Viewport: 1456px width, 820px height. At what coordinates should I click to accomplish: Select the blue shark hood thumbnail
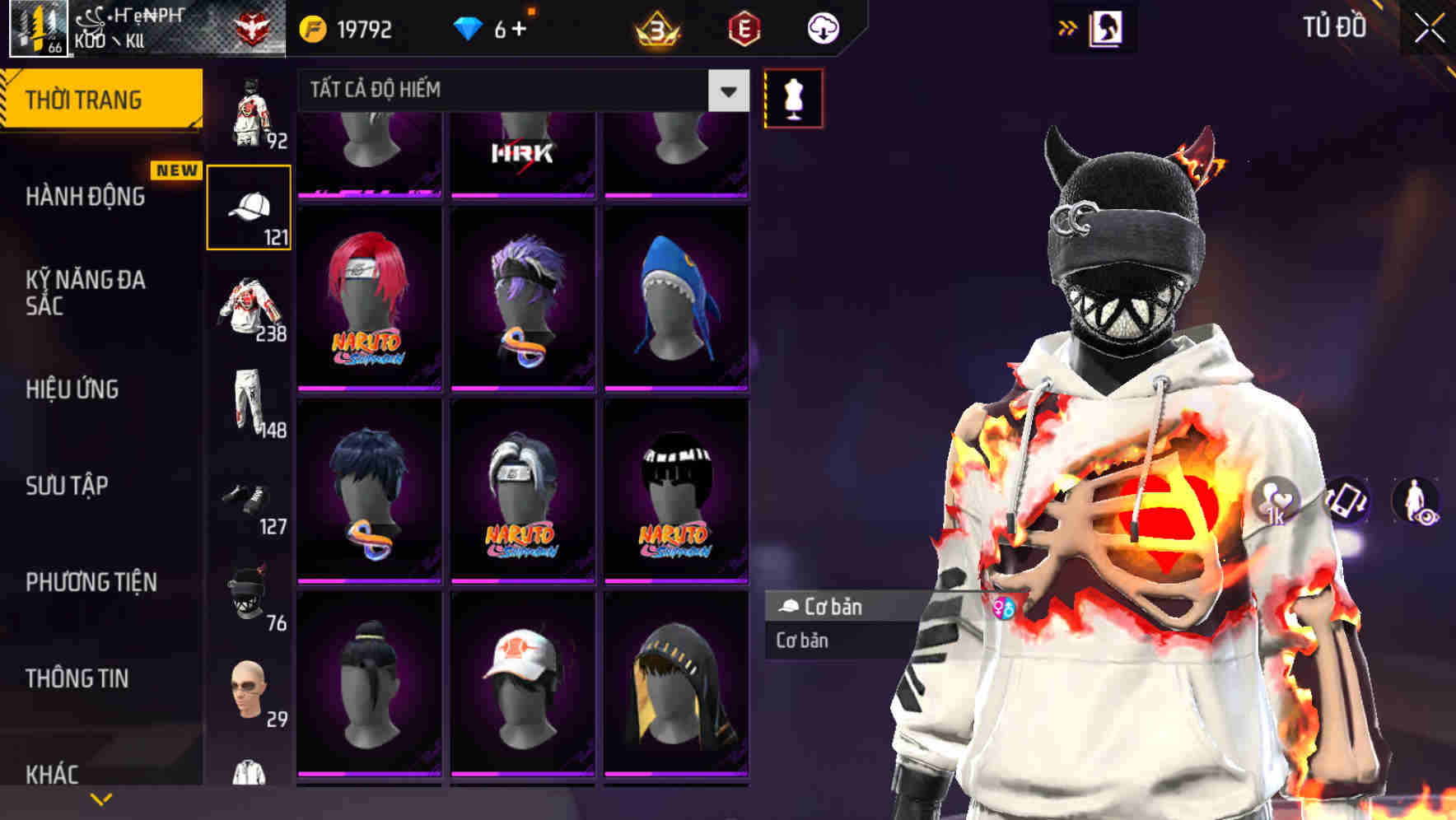tap(675, 301)
